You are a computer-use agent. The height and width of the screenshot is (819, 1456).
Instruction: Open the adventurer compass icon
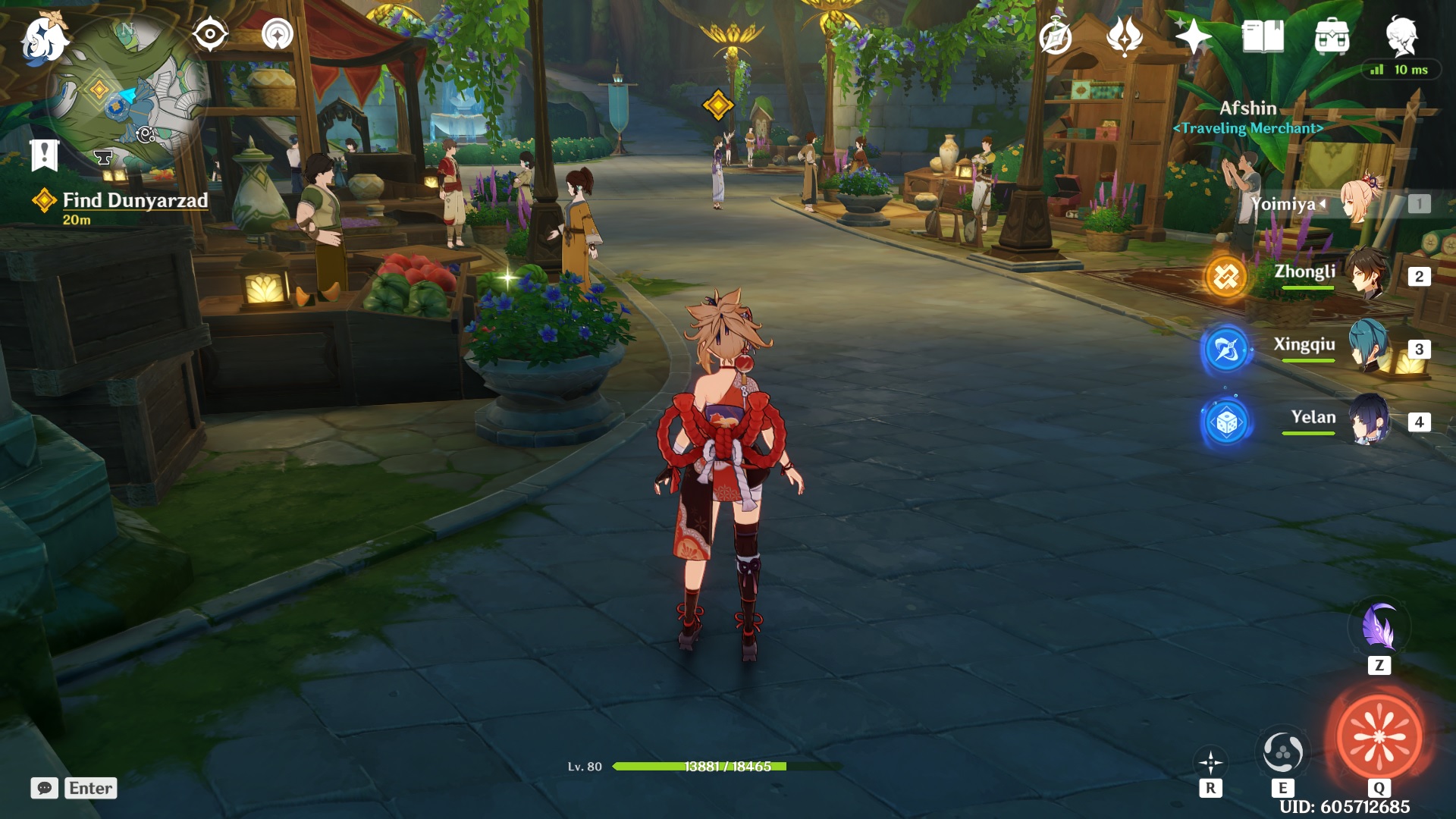click(1055, 36)
